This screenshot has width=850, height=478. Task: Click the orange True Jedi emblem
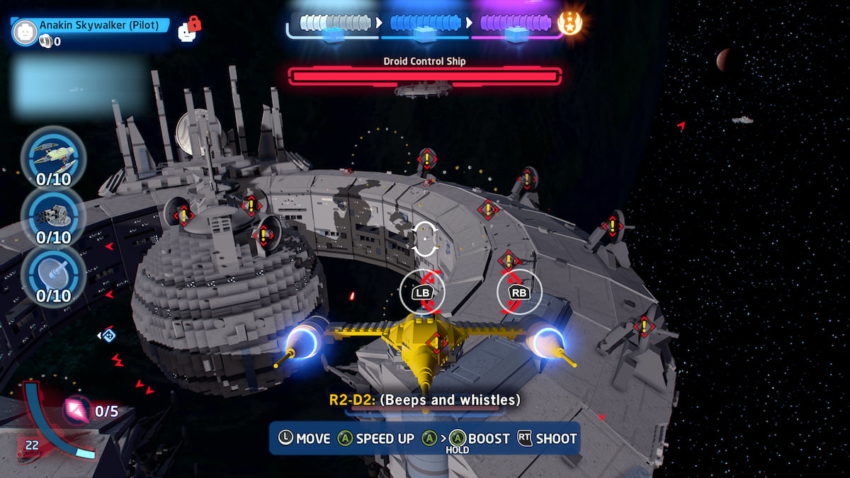pos(571,22)
